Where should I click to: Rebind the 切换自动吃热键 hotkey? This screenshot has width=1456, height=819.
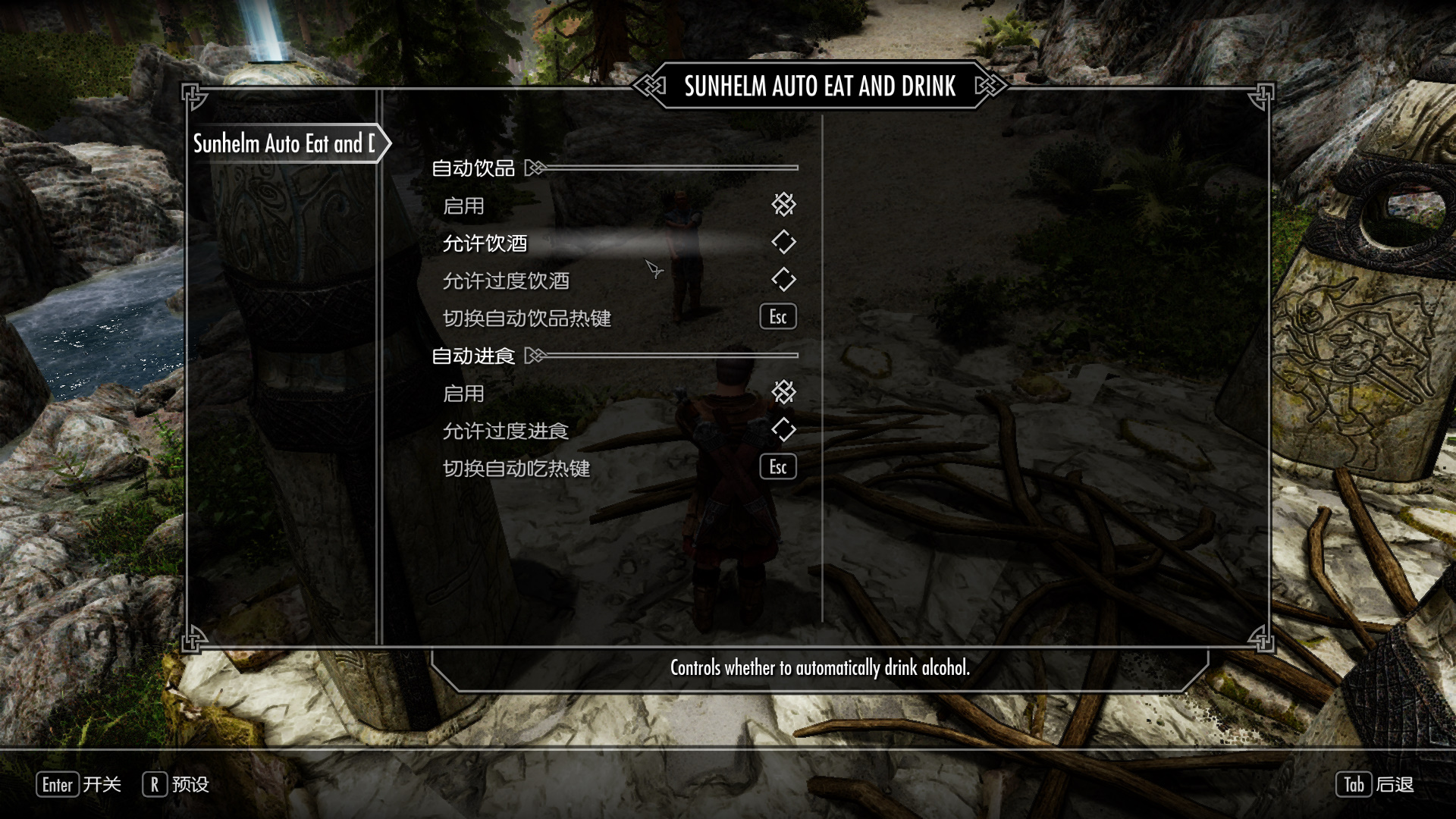(778, 467)
